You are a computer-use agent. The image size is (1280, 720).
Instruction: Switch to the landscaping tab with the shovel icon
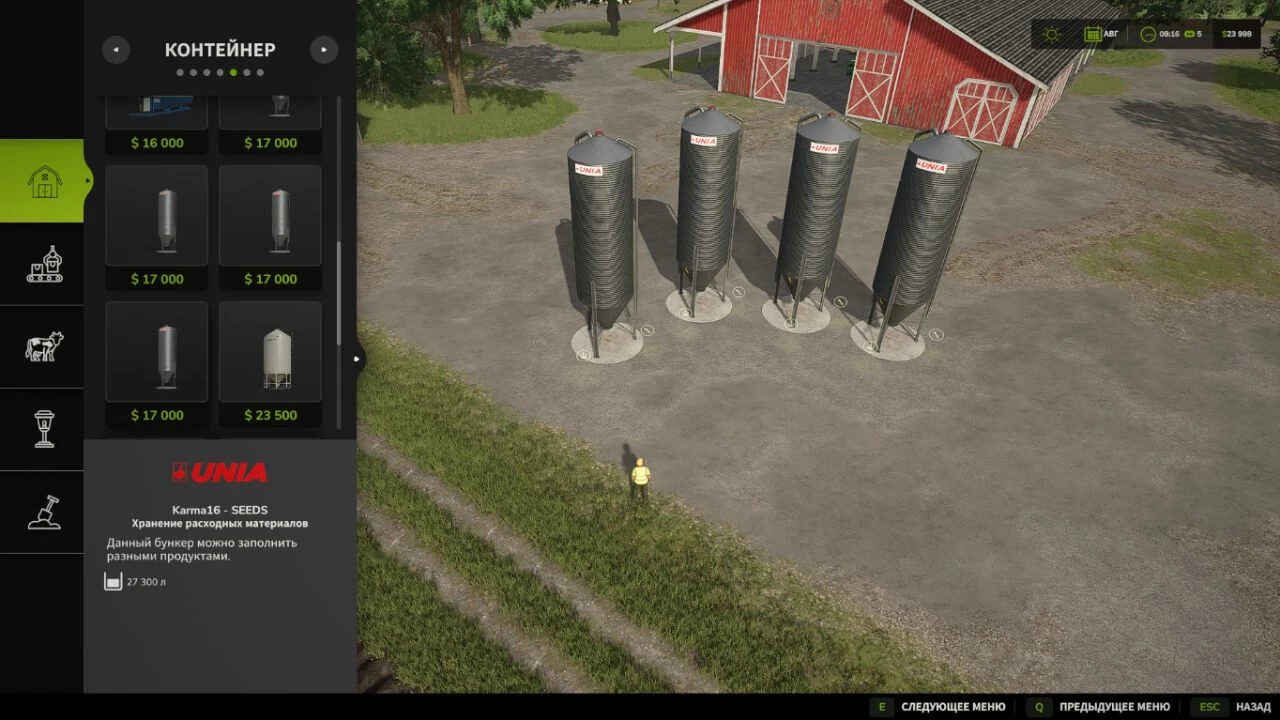coord(44,512)
